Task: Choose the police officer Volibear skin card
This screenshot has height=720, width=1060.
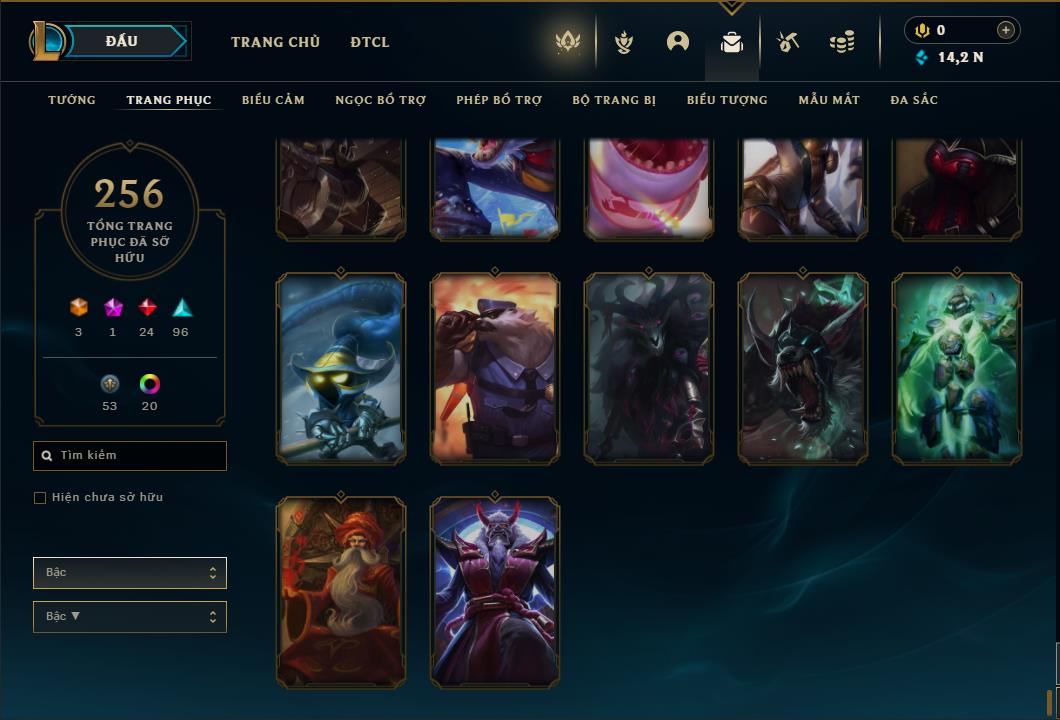Action: pyautogui.click(x=495, y=369)
